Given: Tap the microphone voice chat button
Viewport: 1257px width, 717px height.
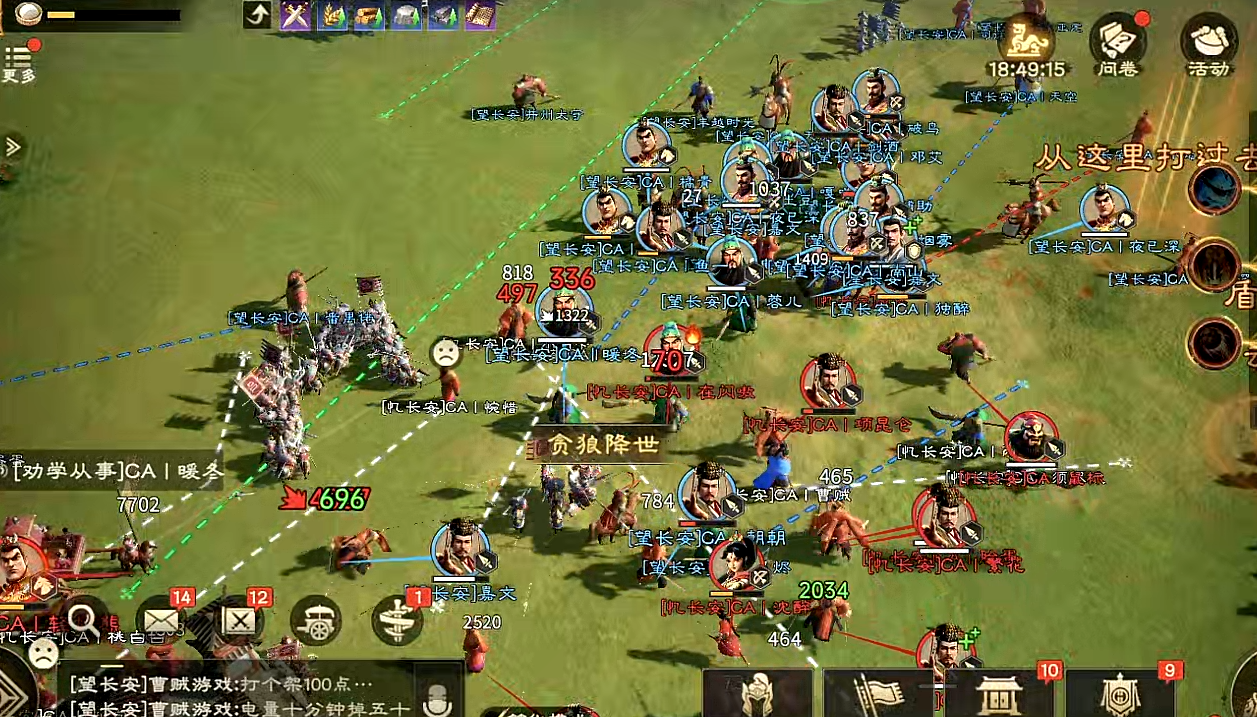Looking at the screenshot, I should click(x=436, y=699).
